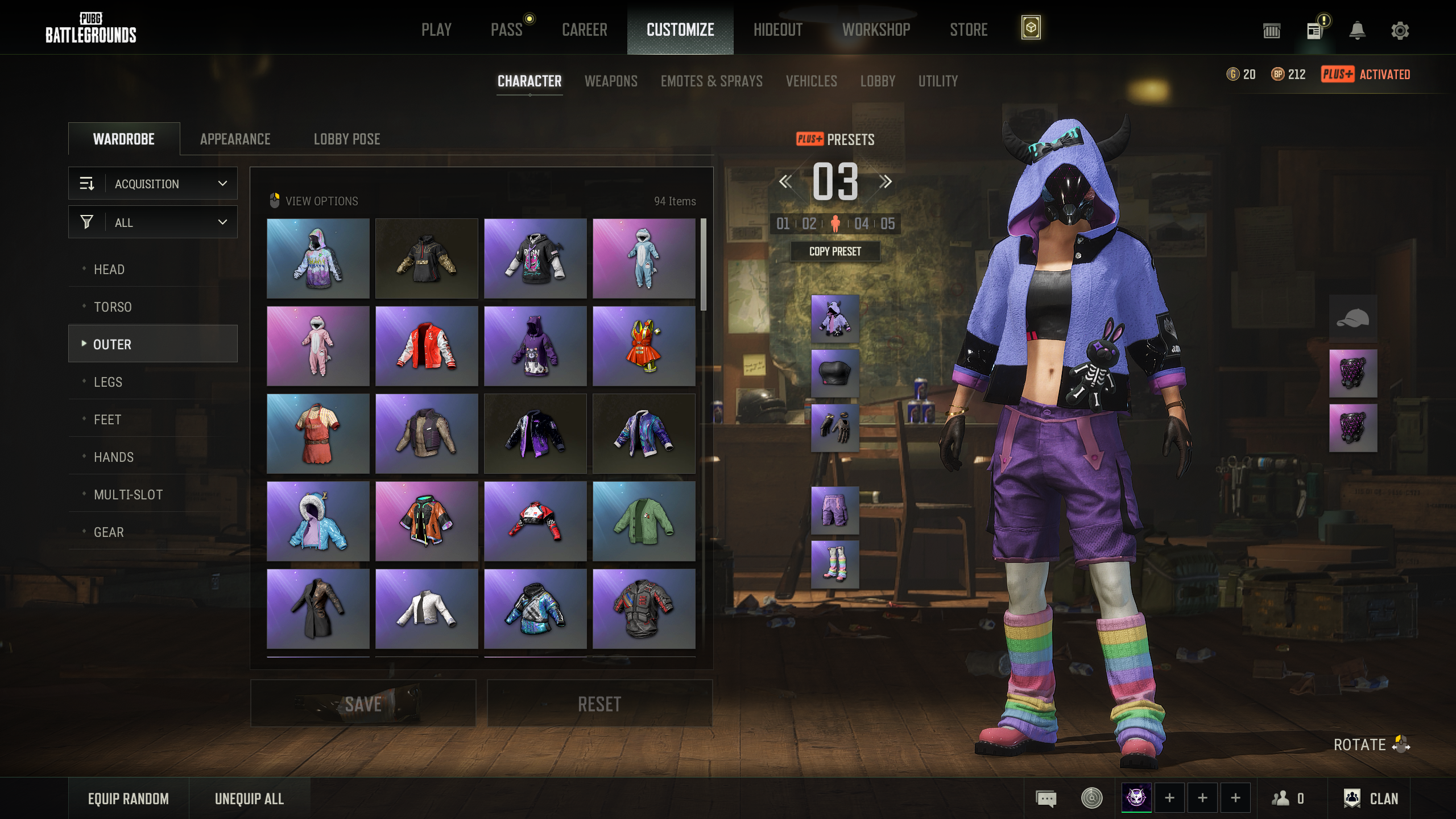The width and height of the screenshot is (1456, 819).
Task: Show the Gear category items
Action: (109, 532)
